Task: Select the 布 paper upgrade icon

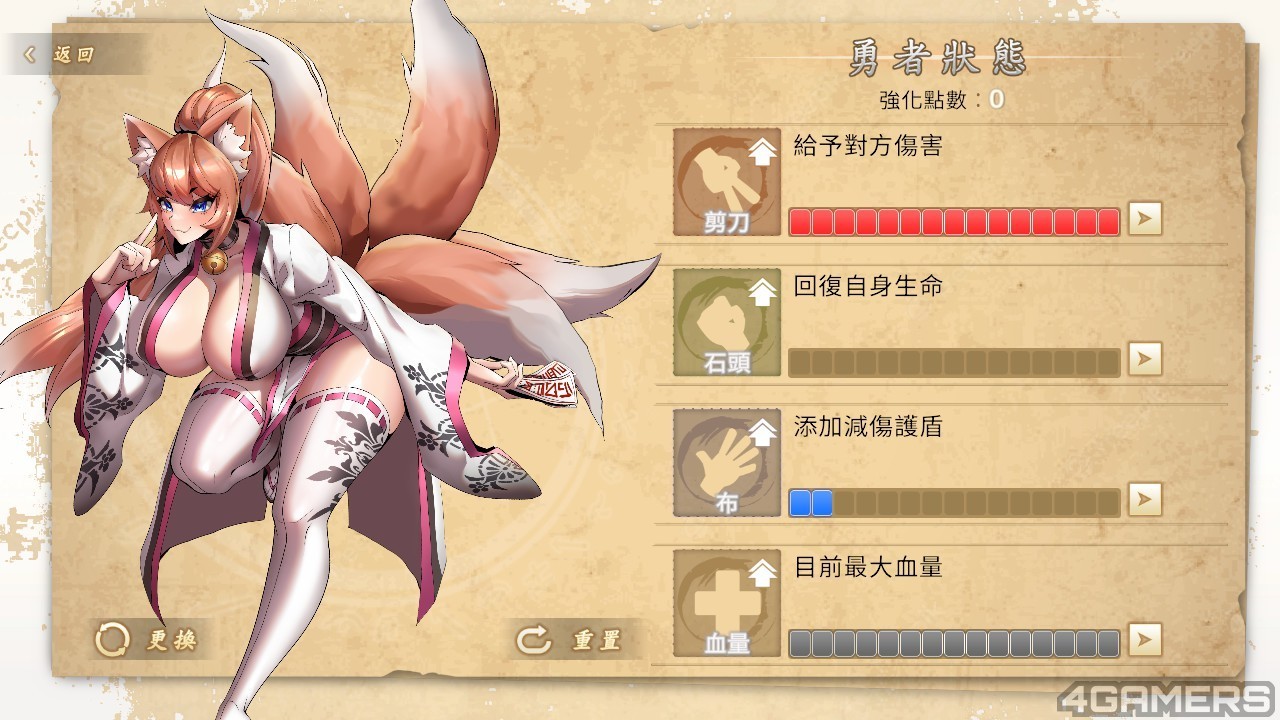Action: 727,462
